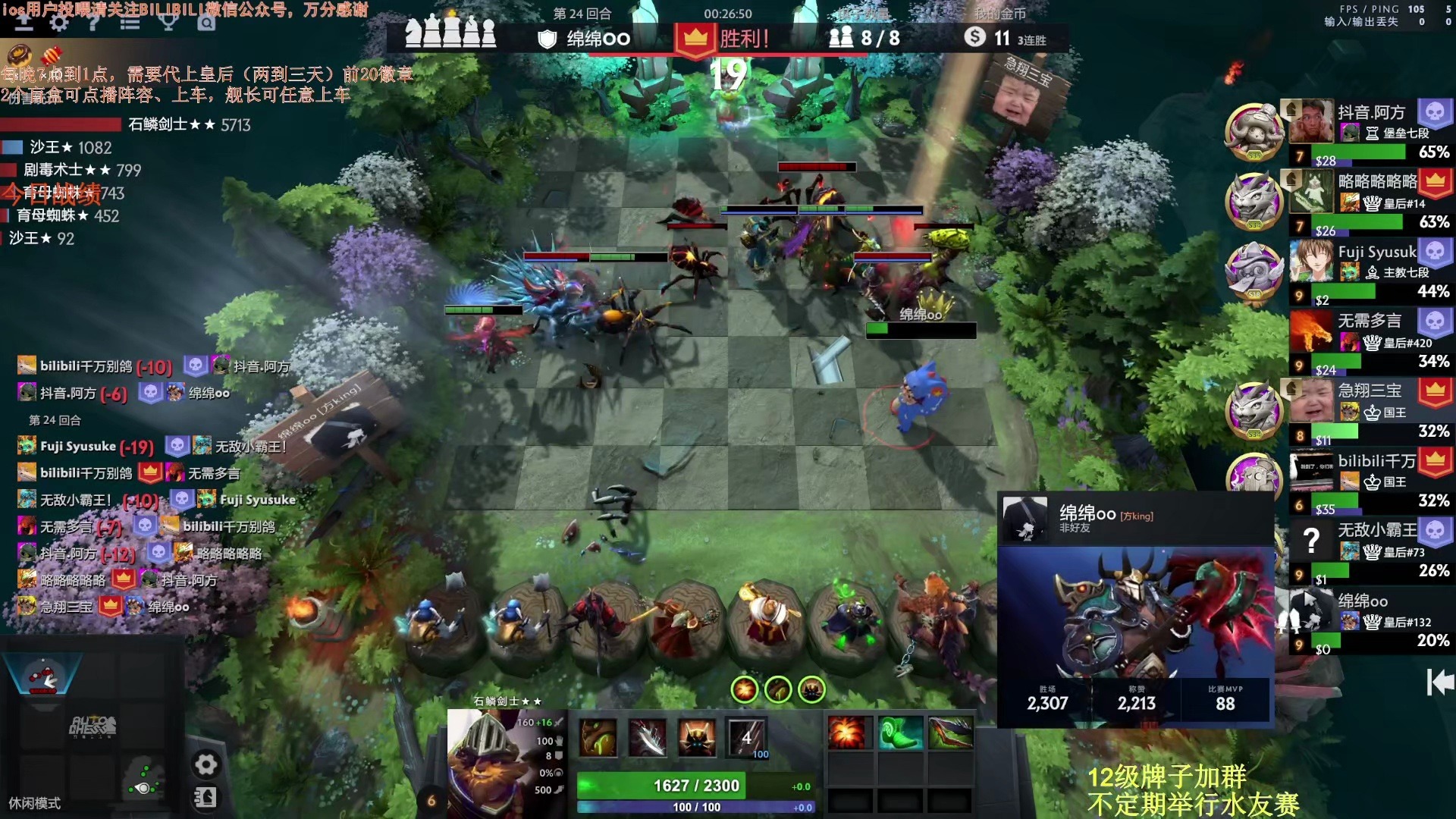Viewport: 1456px width, 819px height.
Task: Activate the numbered ability with 100 mana cost
Action: coord(747,737)
